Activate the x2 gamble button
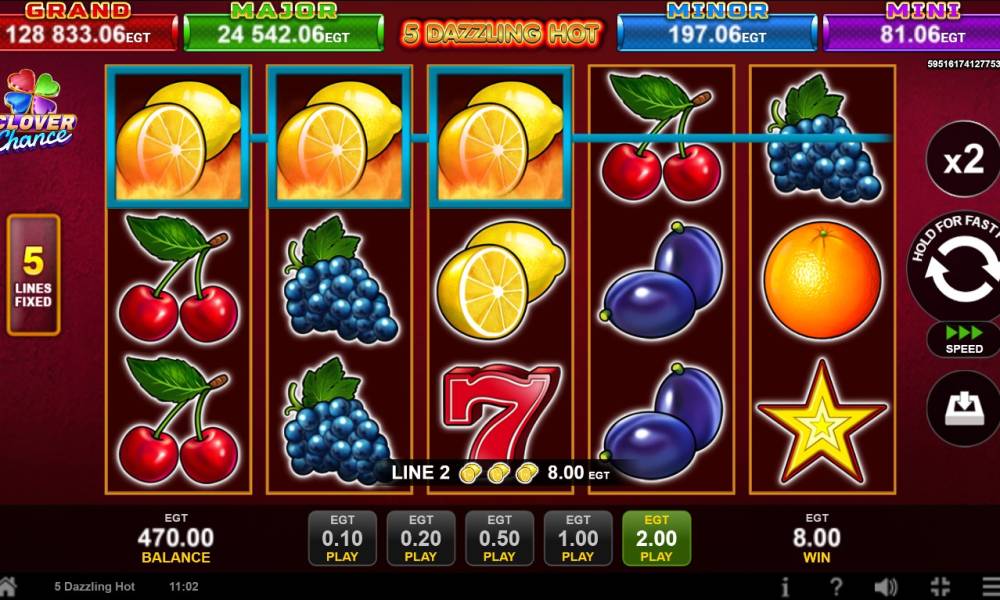The height and width of the screenshot is (600, 1000). (963, 160)
